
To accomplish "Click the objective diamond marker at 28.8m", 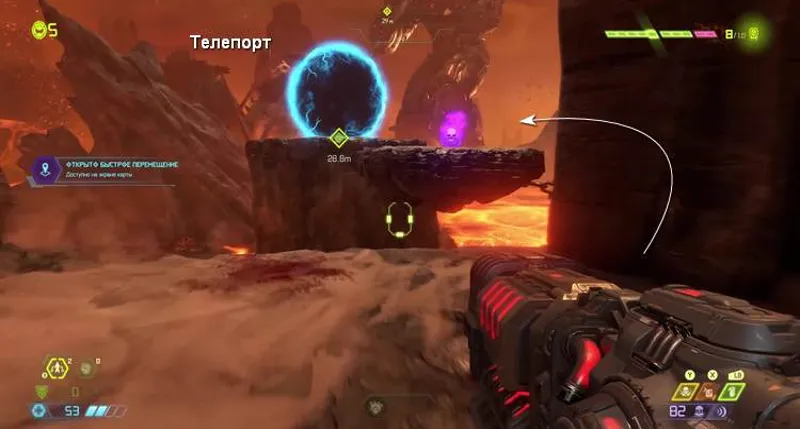I will (339, 138).
